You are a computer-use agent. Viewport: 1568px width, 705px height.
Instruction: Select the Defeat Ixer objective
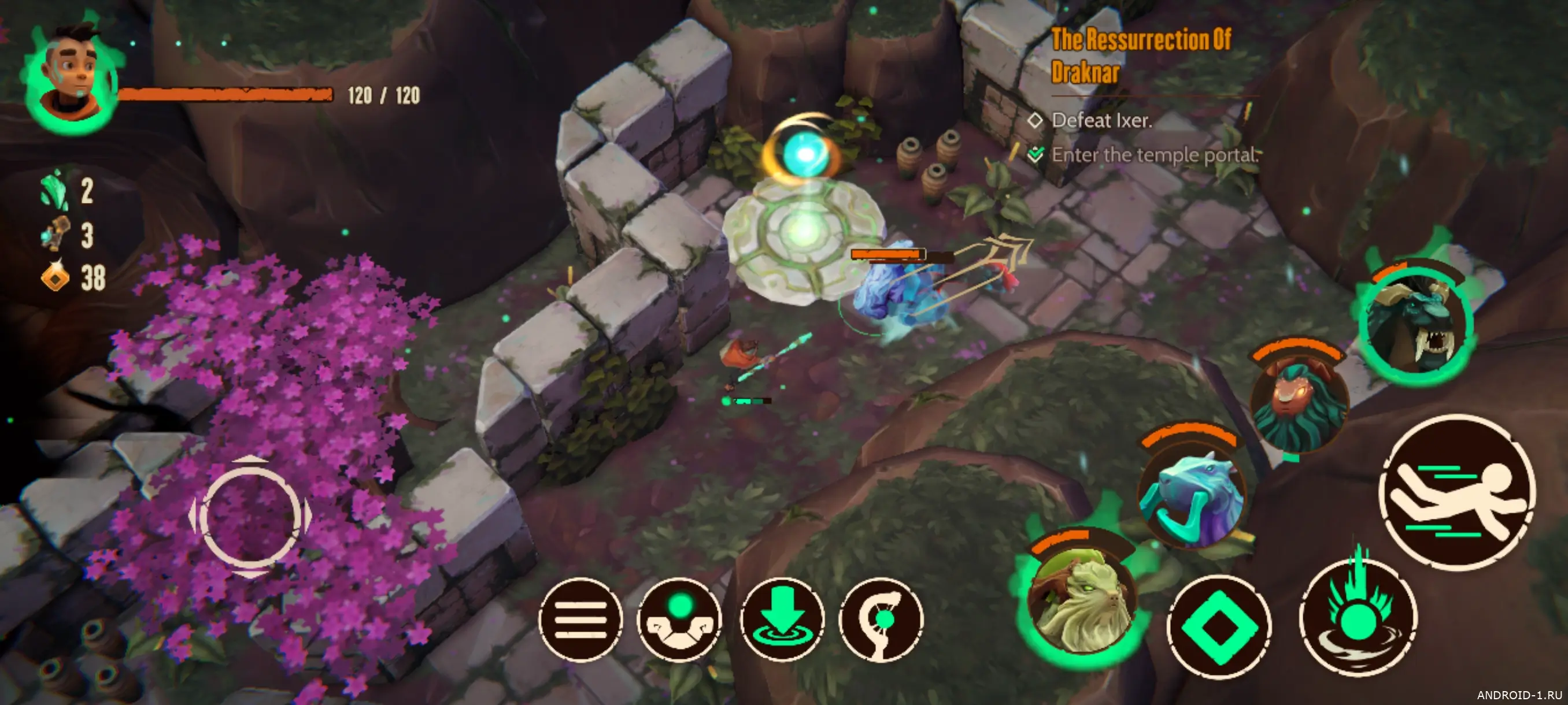pos(1101,120)
